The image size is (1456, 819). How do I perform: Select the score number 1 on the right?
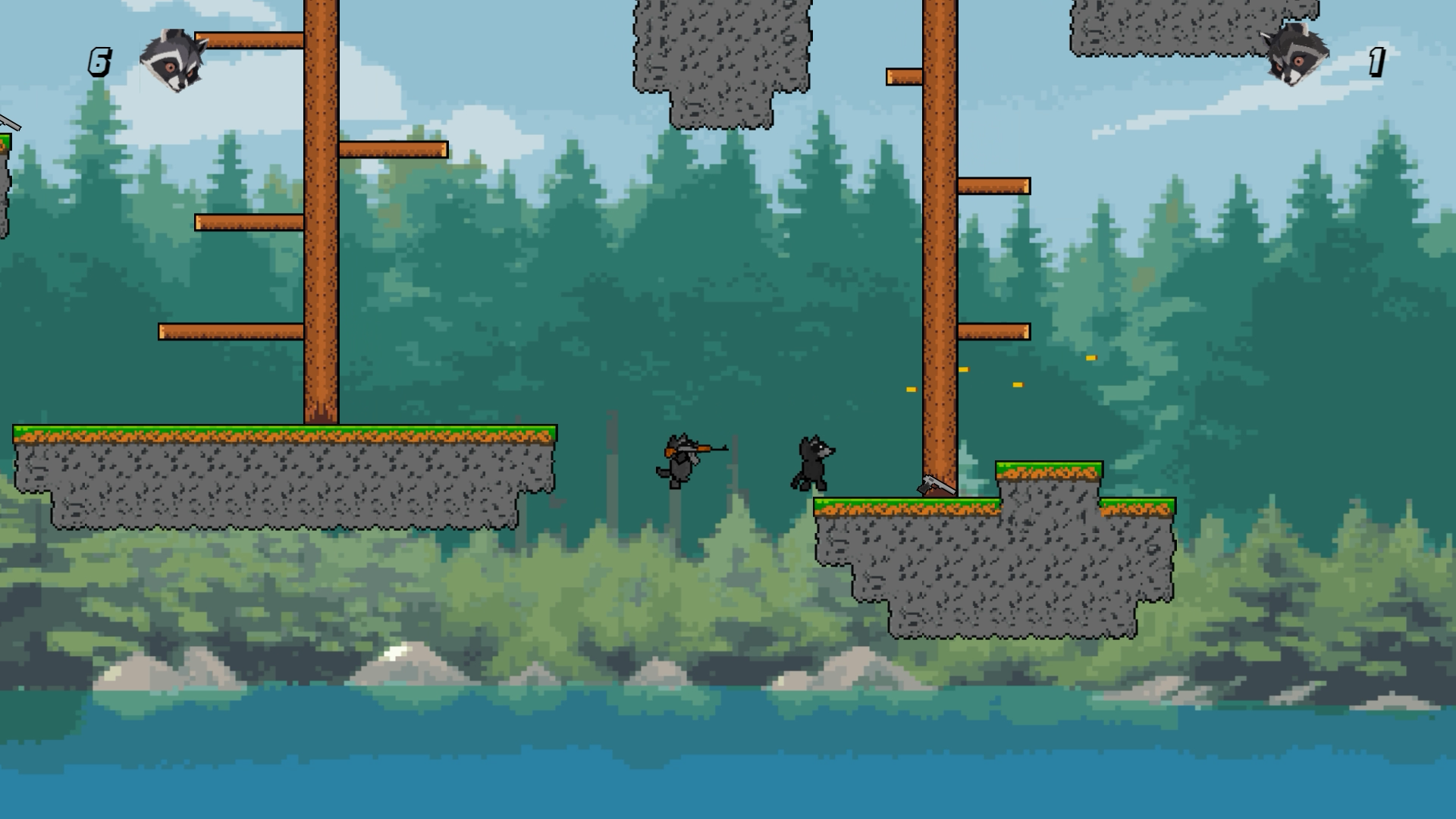(1376, 61)
